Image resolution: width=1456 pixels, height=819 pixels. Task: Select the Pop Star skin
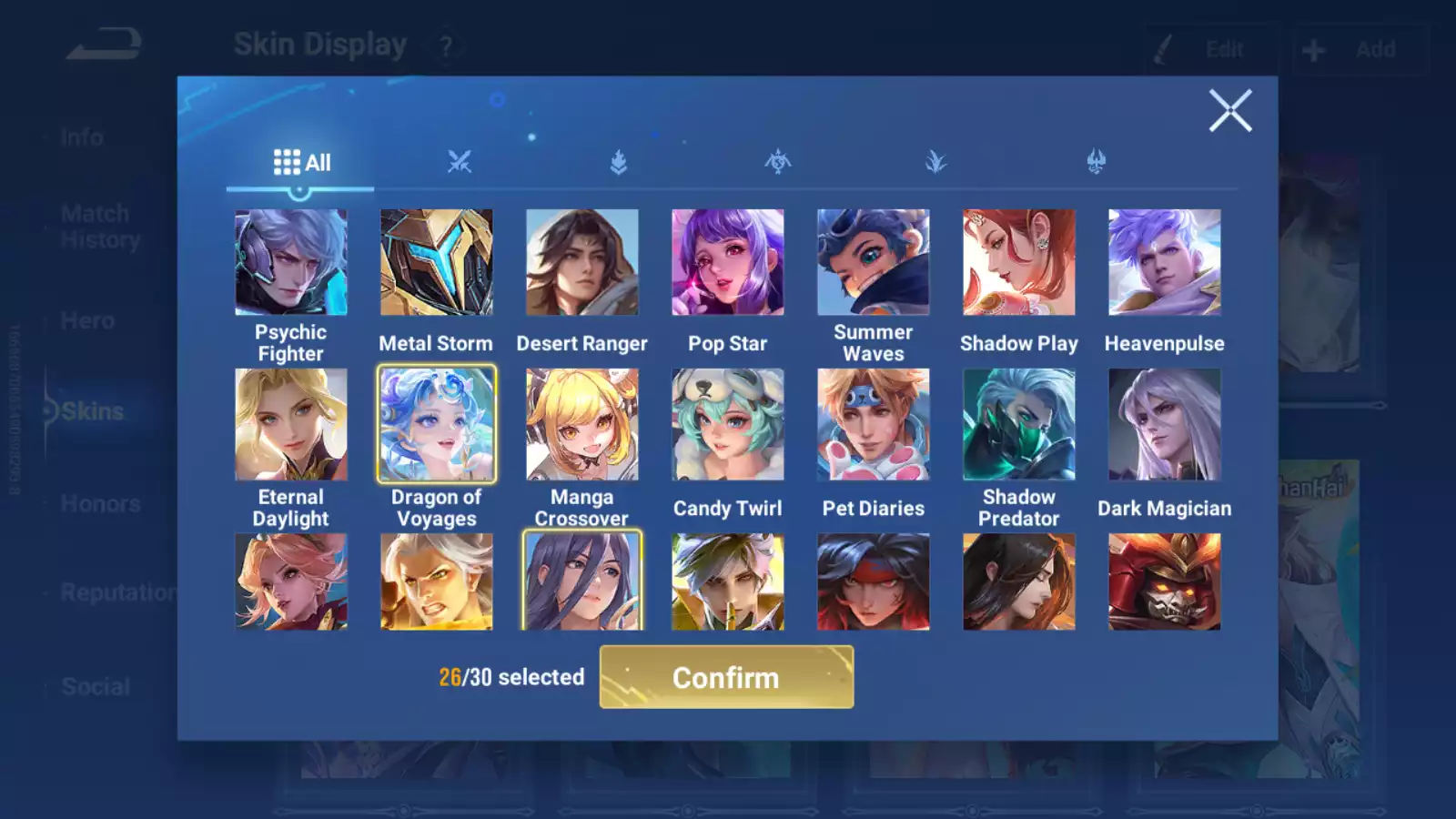click(728, 263)
